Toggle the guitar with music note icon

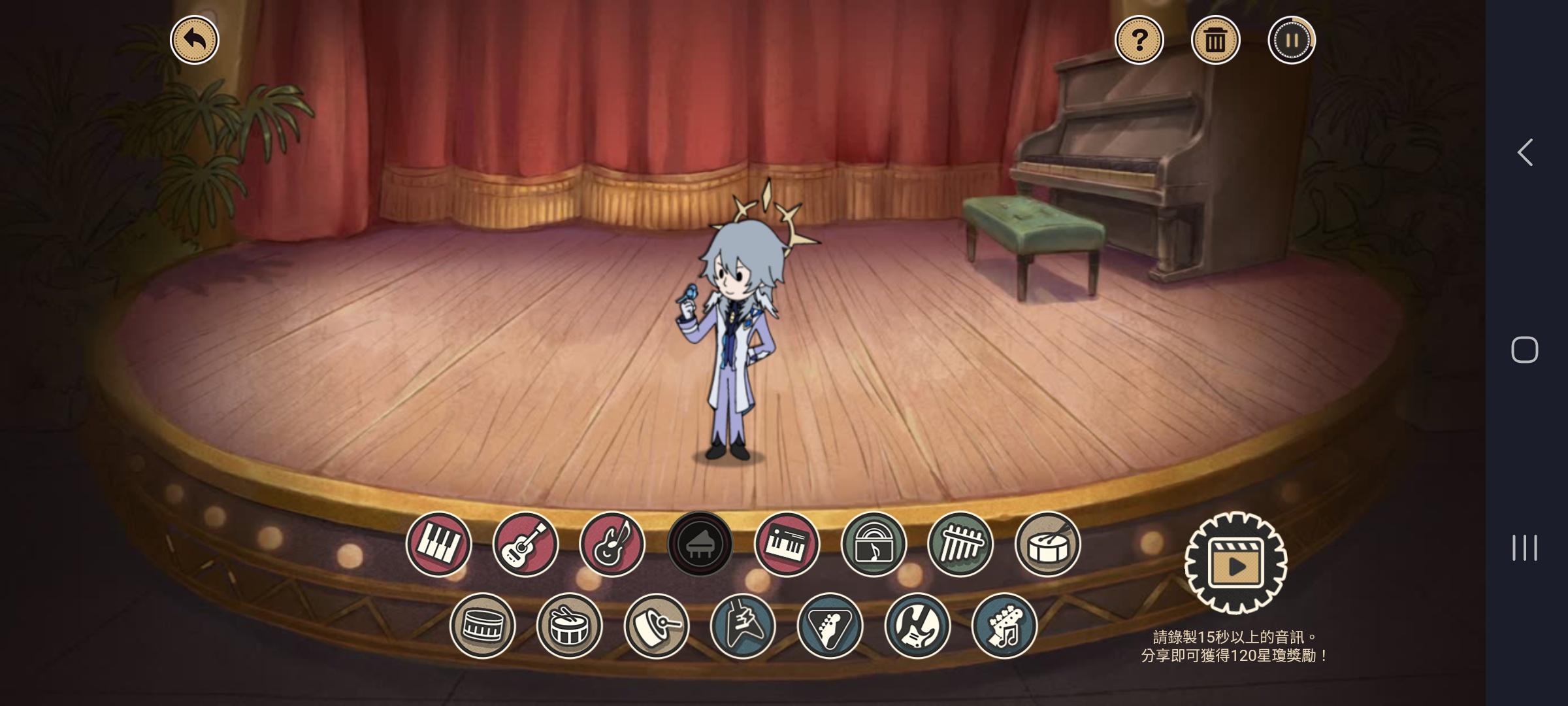coord(612,544)
